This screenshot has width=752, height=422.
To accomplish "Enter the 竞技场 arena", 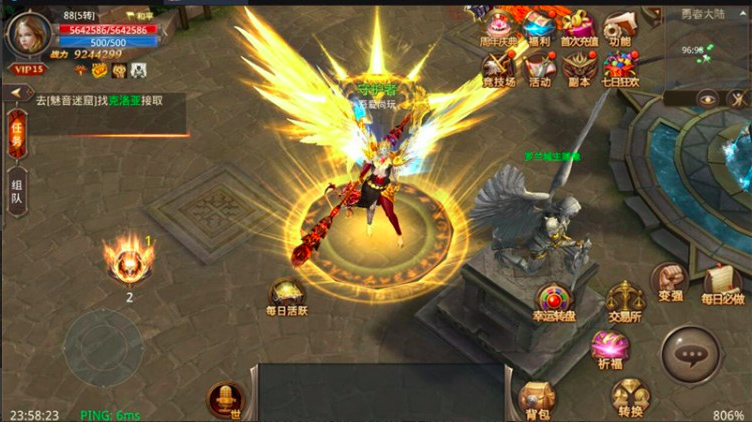I will (x=498, y=67).
